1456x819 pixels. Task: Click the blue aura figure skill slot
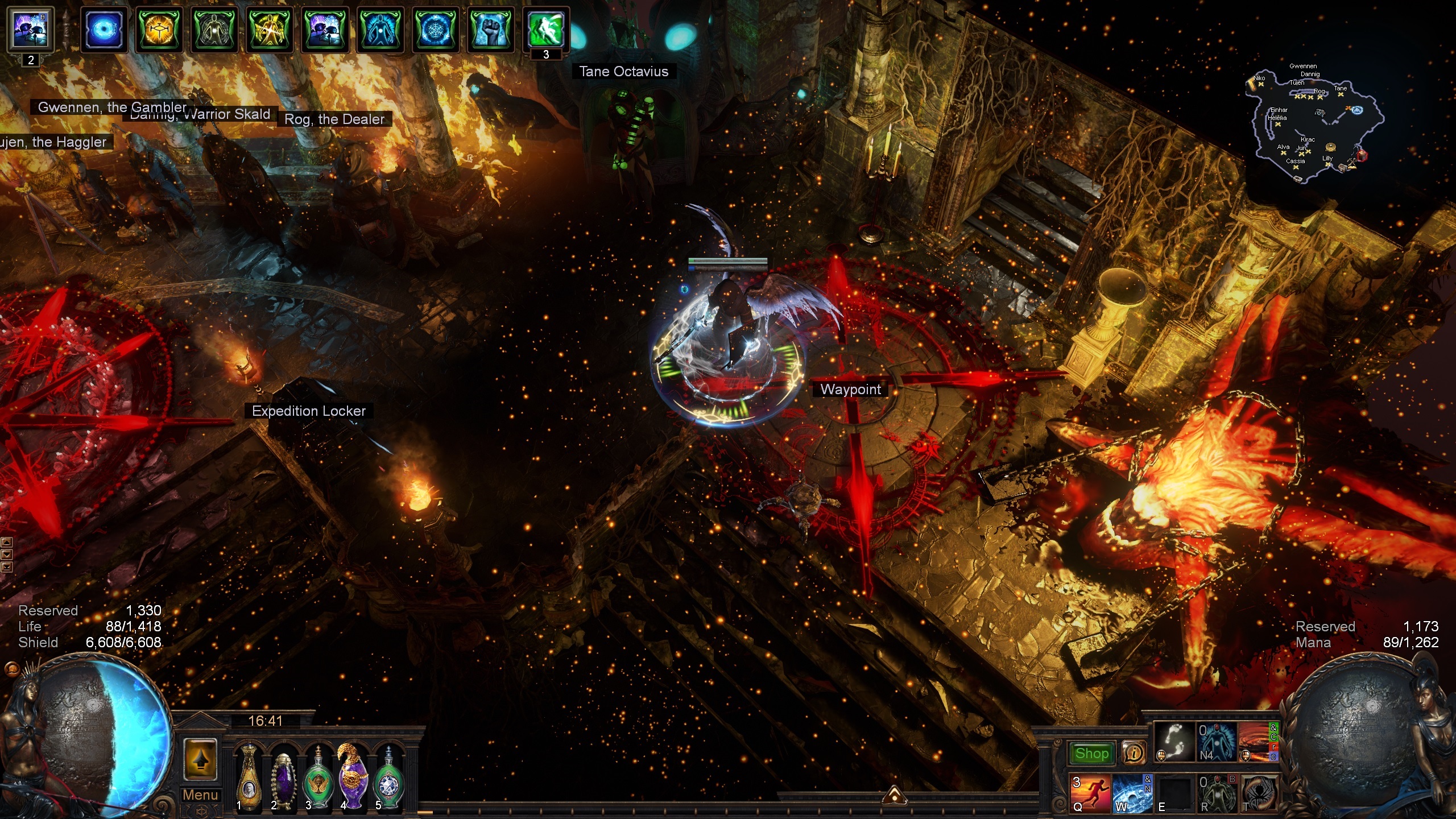click(x=1217, y=742)
